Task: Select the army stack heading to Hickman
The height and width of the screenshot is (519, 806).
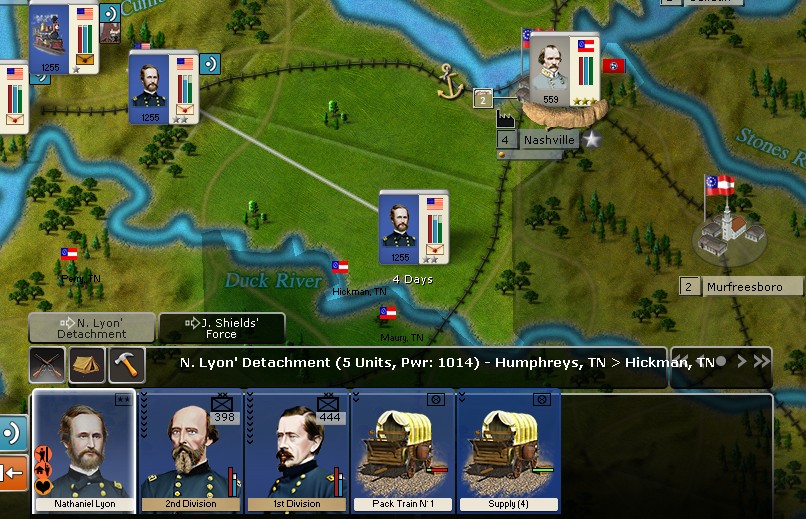Action: [x=412, y=228]
